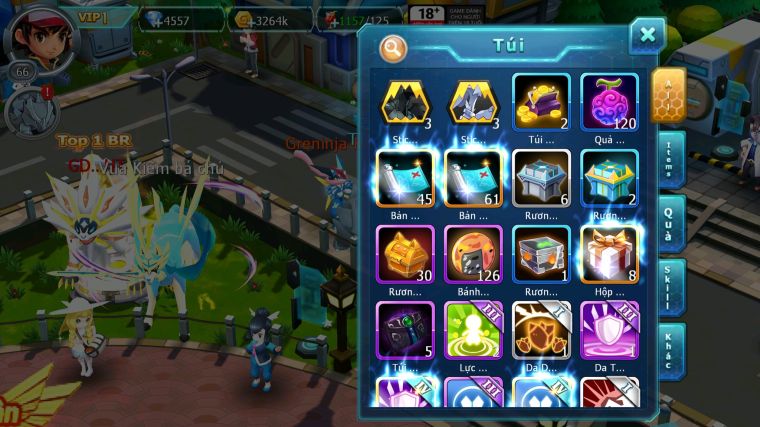This screenshot has height=427, width=760.
Task: Select the purple swirl fruit item
Action: pyautogui.click(x=609, y=101)
